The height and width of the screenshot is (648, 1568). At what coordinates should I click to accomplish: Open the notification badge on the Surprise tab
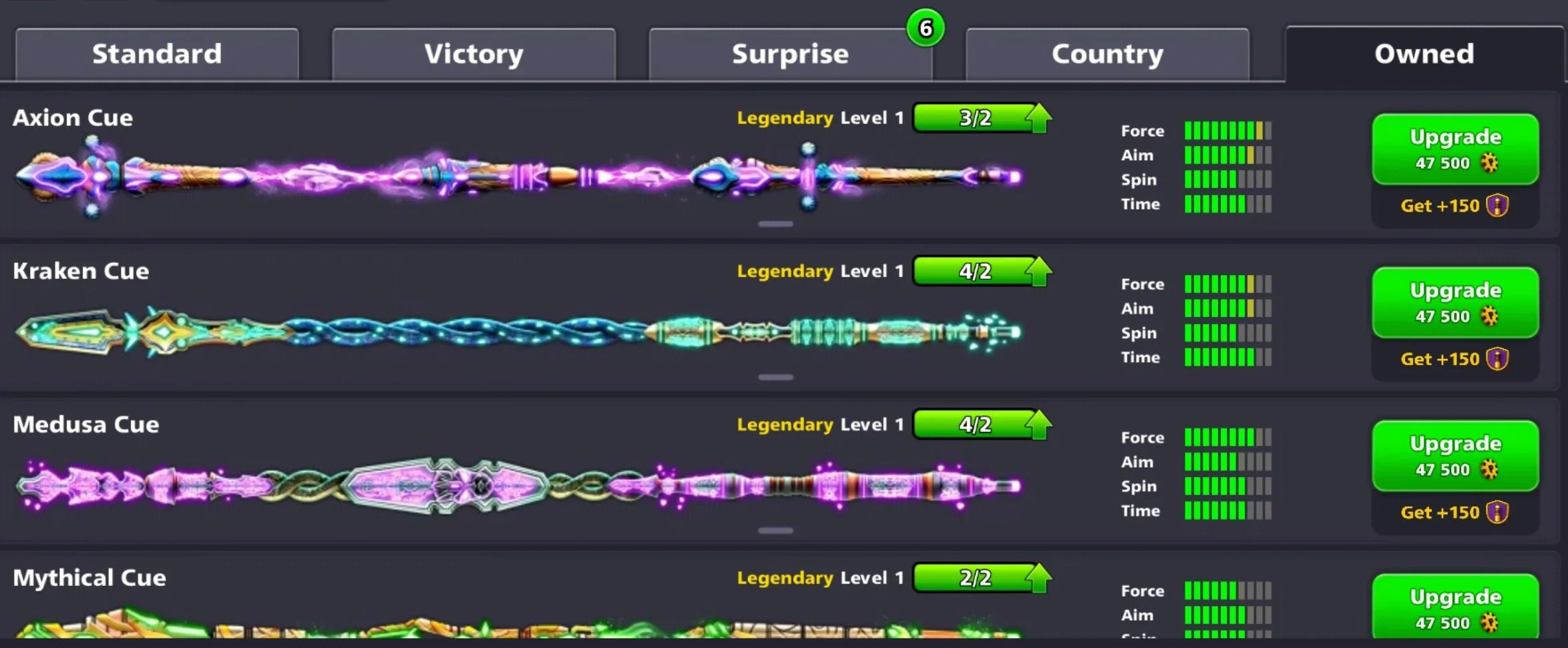[x=926, y=27]
